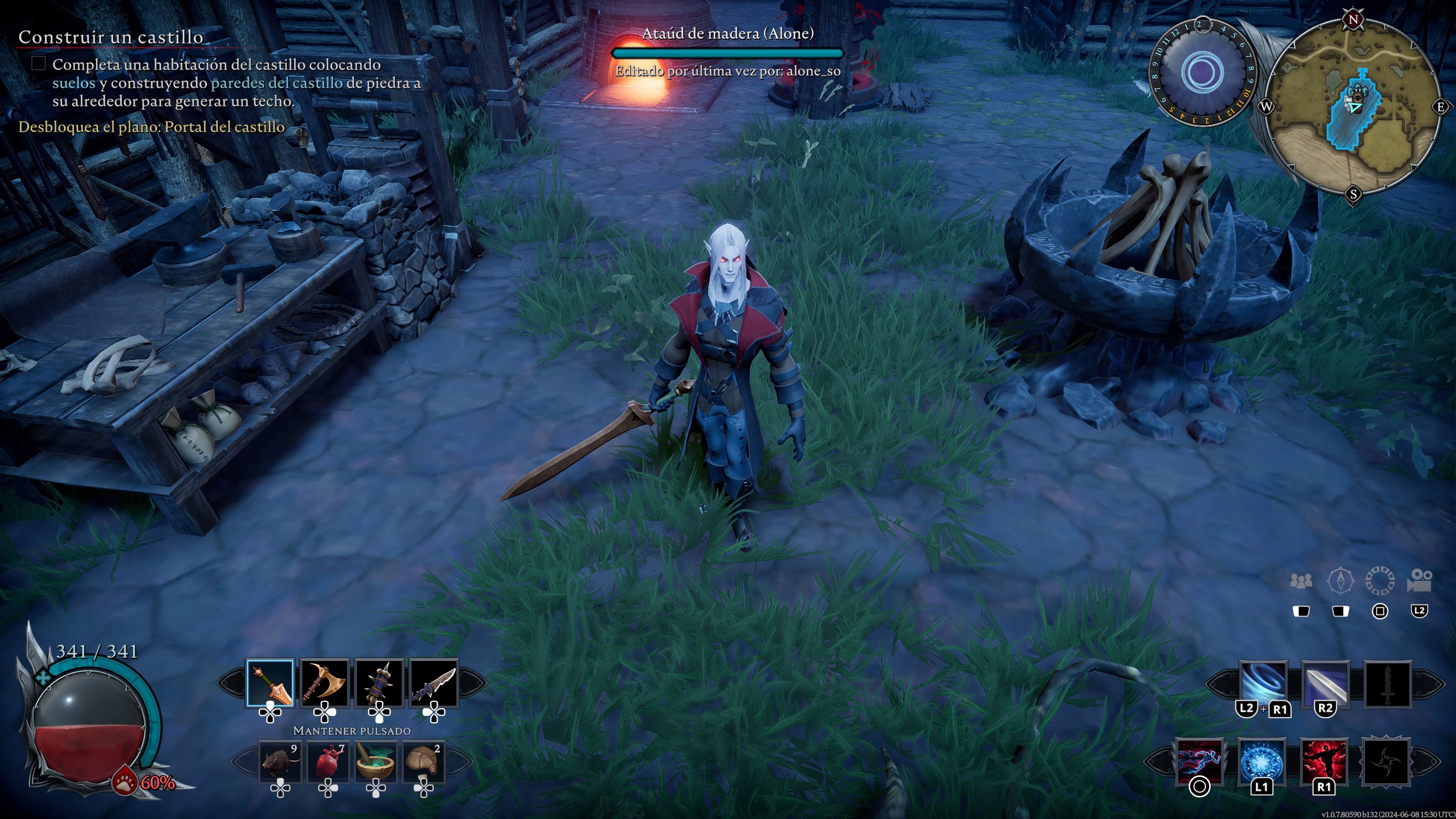This screenshot has width=1456, height=819.
Task: Equip the copper axe from the hotbar
Action: [325, 683]
